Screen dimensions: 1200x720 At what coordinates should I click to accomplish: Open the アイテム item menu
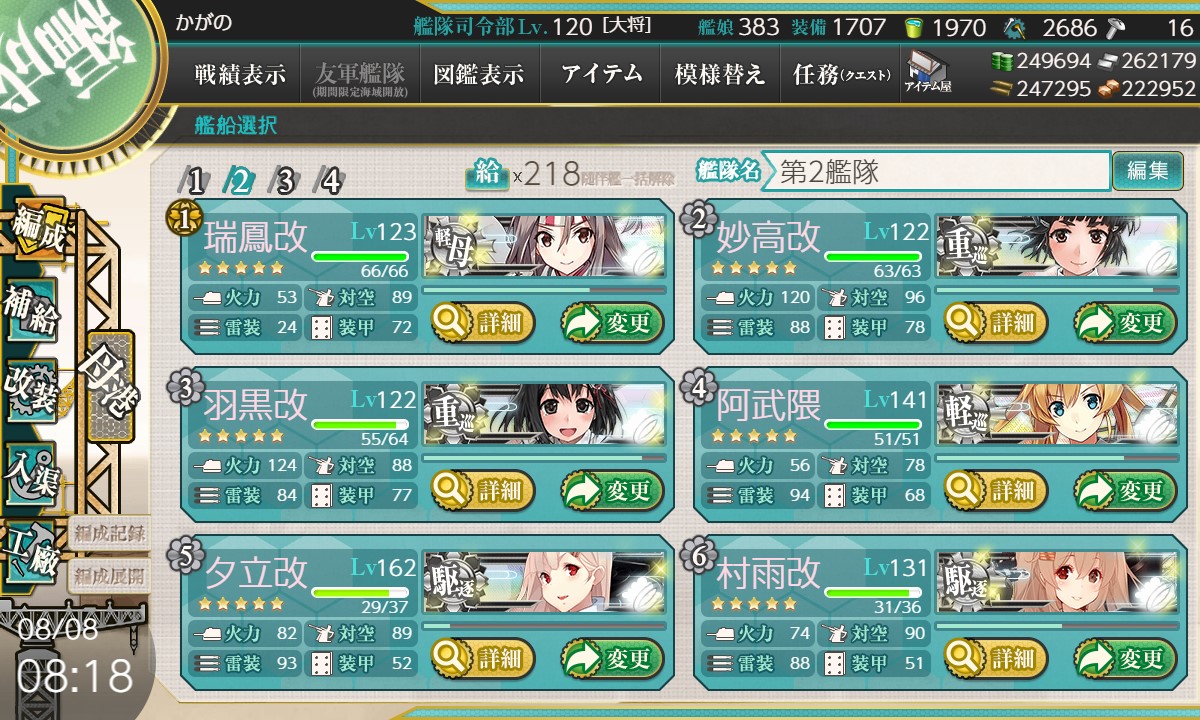point(601,75)
